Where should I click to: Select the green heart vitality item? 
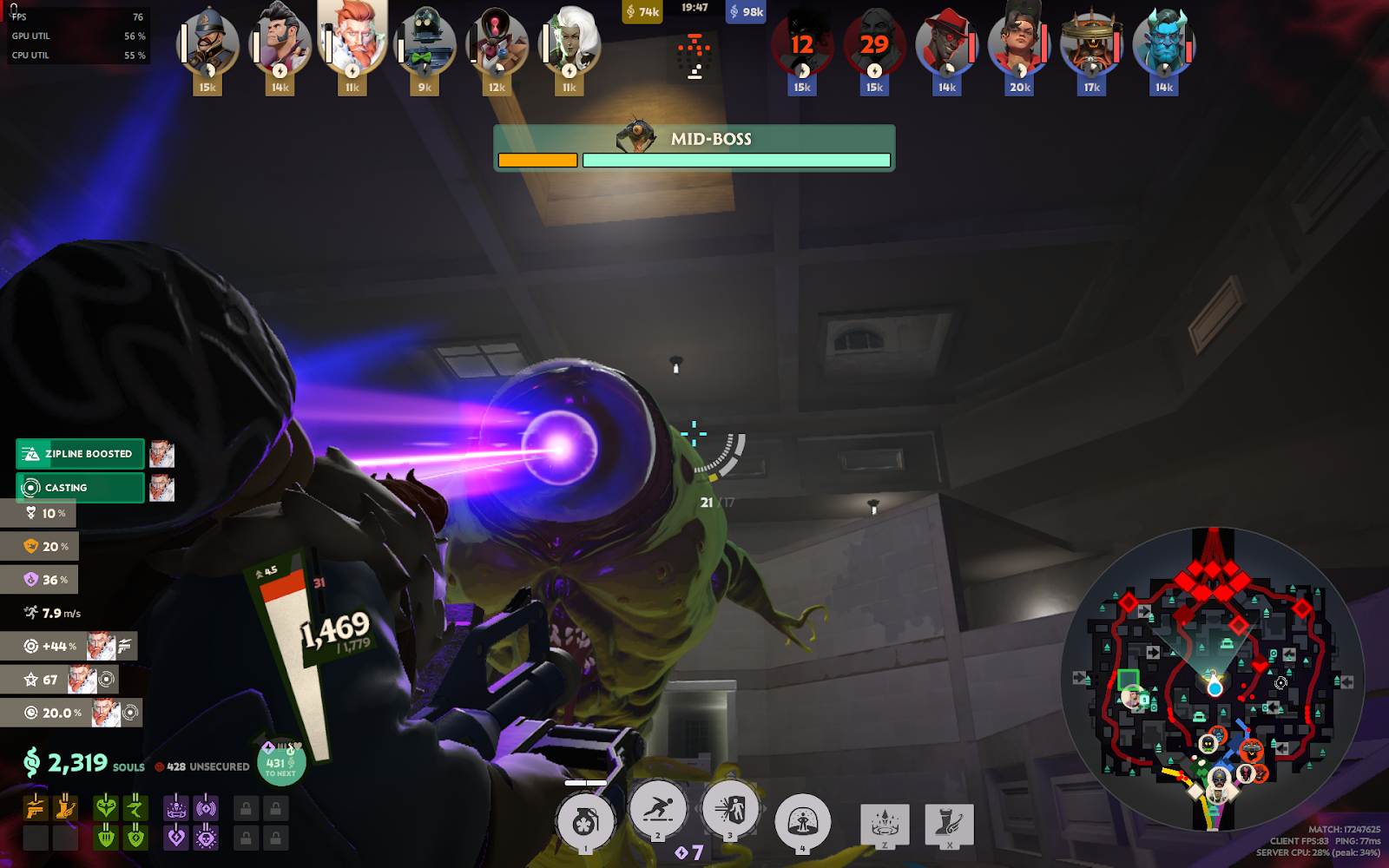tap(106, 808)
